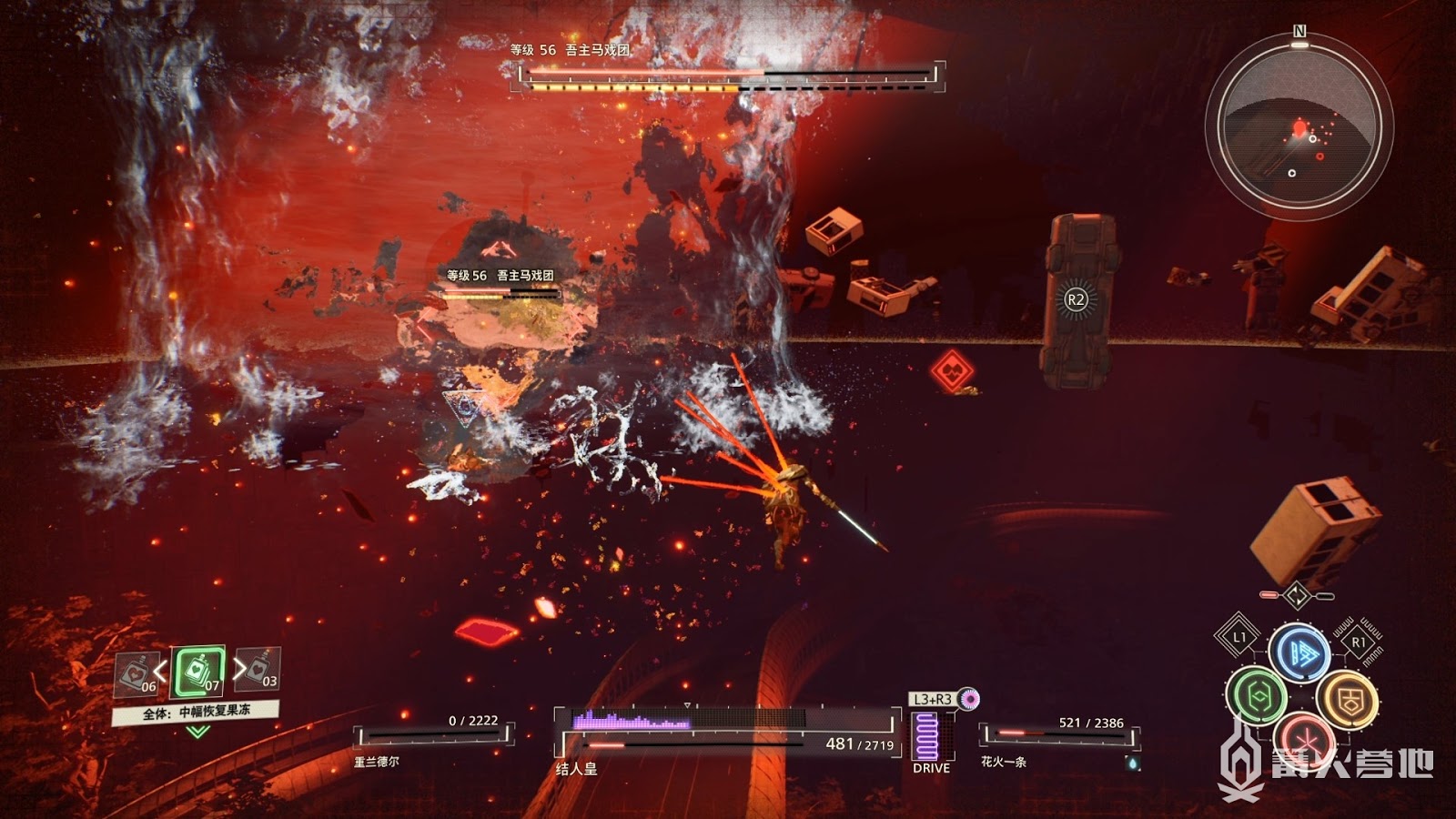Activate the red SAS ability icon

click(x=1303, y=735)
